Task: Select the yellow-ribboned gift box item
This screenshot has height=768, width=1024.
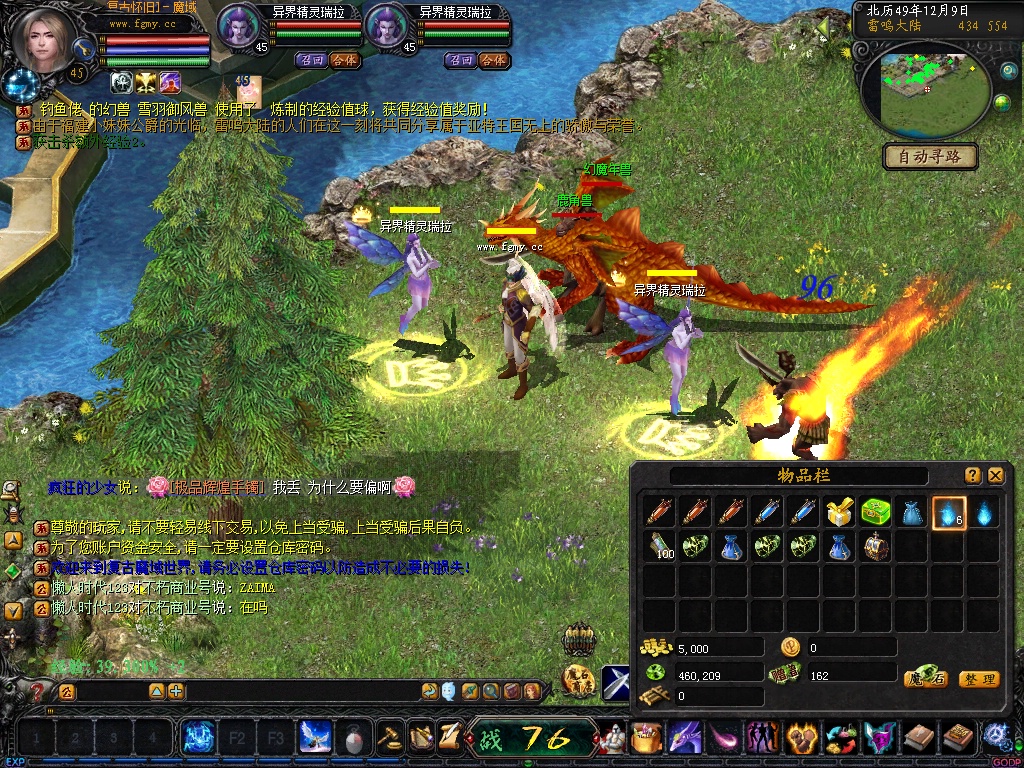Action: point(838,513)
